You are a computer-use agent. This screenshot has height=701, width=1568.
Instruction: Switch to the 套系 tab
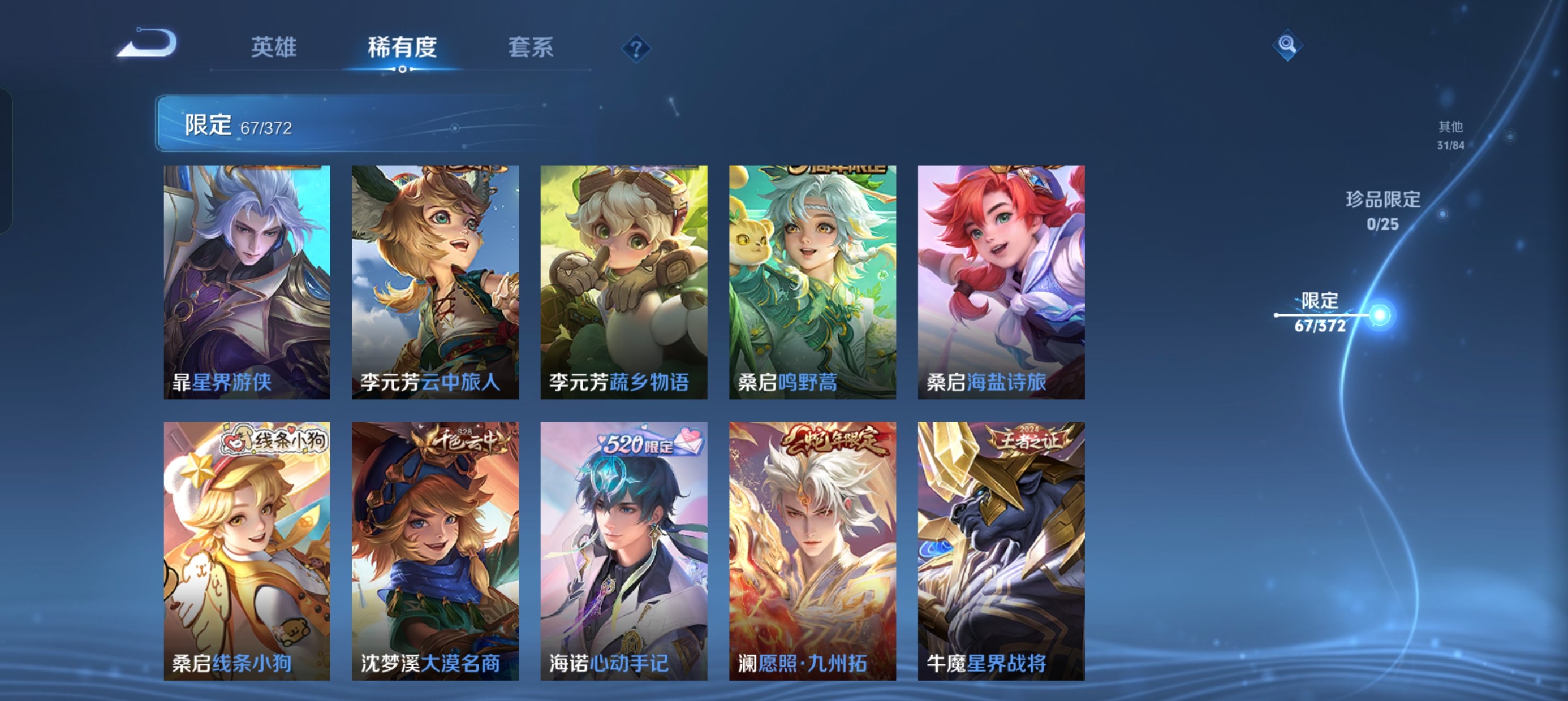click(x=531, y=49)
